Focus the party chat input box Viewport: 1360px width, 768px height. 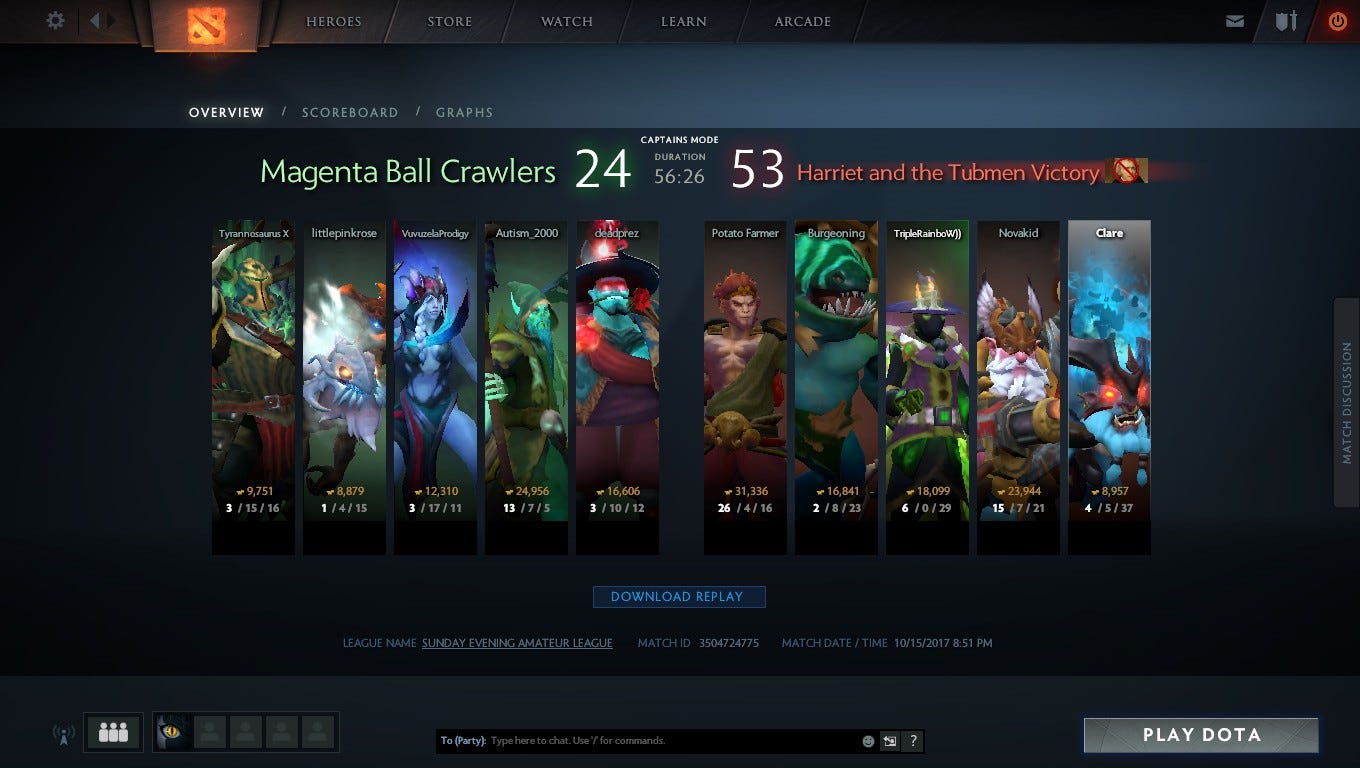pos(670,741)
